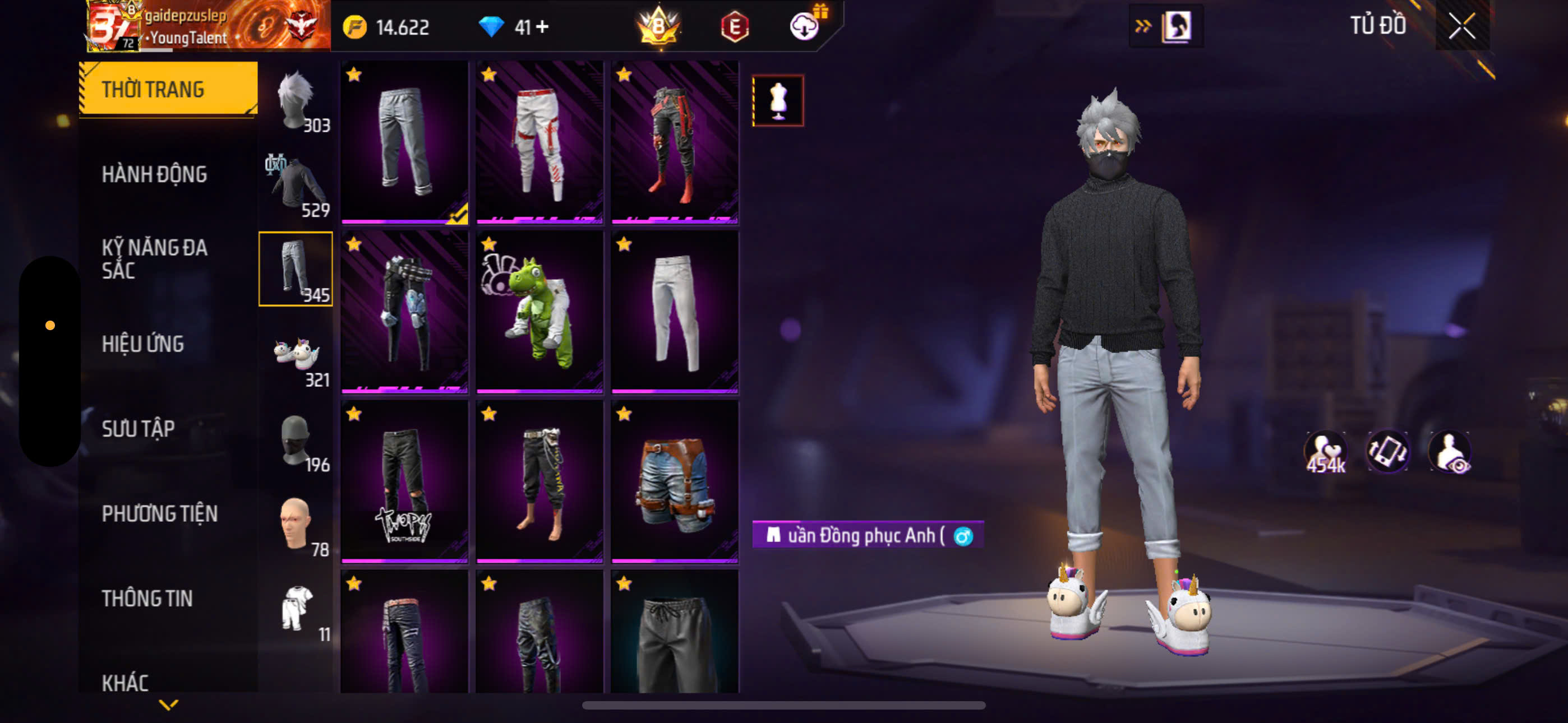Equip the green dinosaur pants
Image resolution: width=1568 pixels, height=723 pixels.
pos(539,312)
